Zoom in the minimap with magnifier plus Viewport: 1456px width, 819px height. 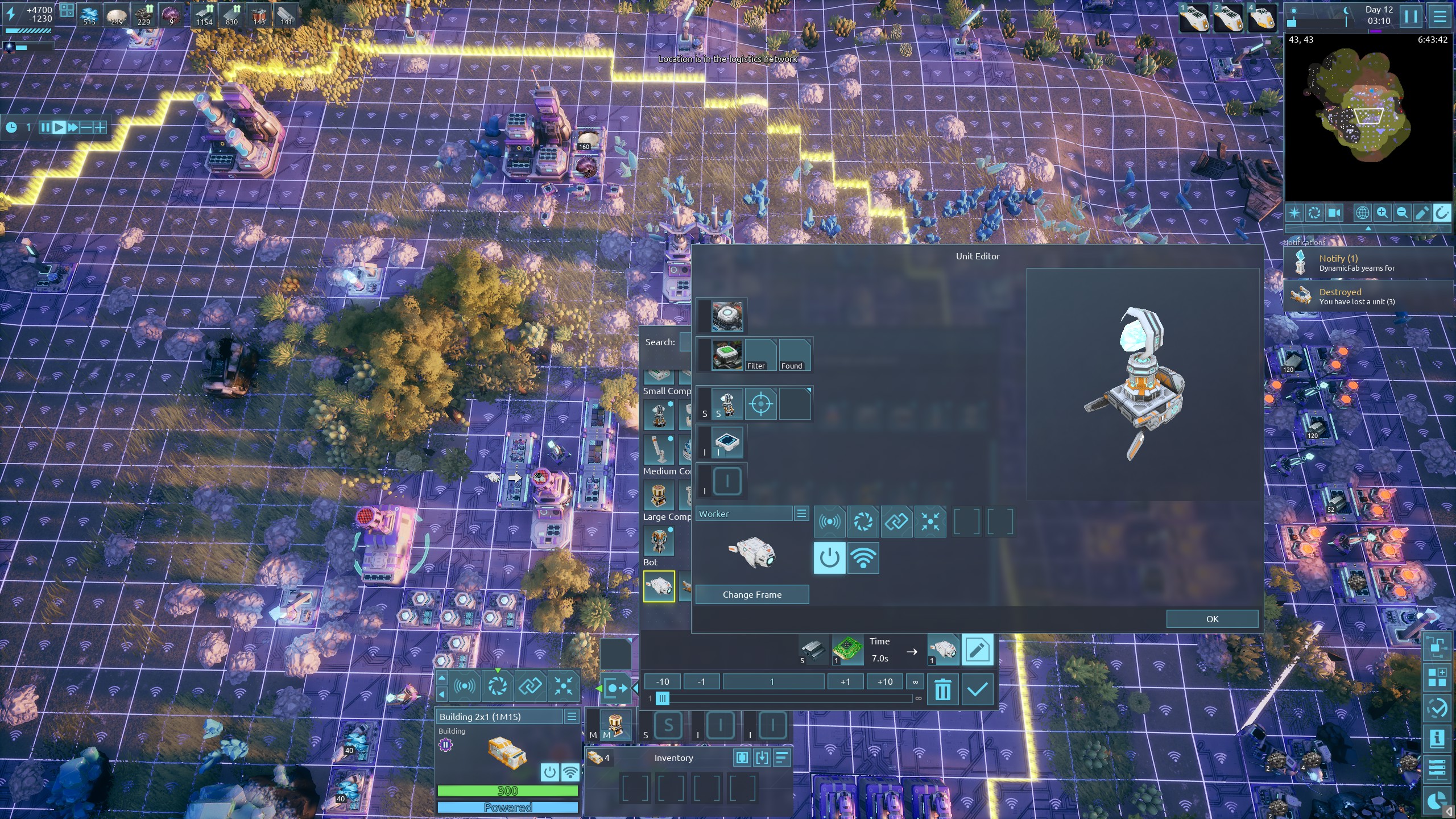tap(1382, 213)
